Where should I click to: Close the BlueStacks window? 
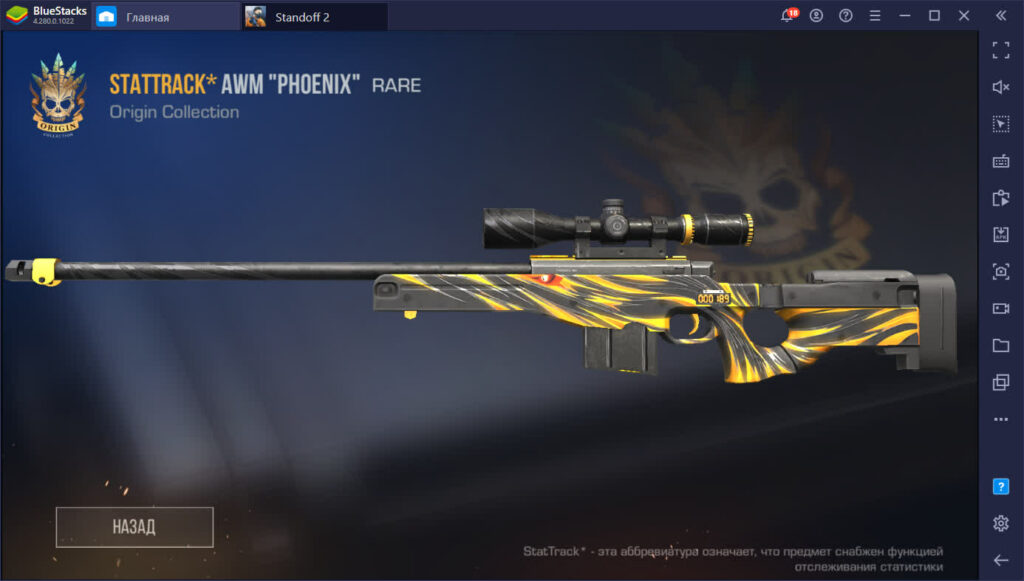tap(964, 16)
